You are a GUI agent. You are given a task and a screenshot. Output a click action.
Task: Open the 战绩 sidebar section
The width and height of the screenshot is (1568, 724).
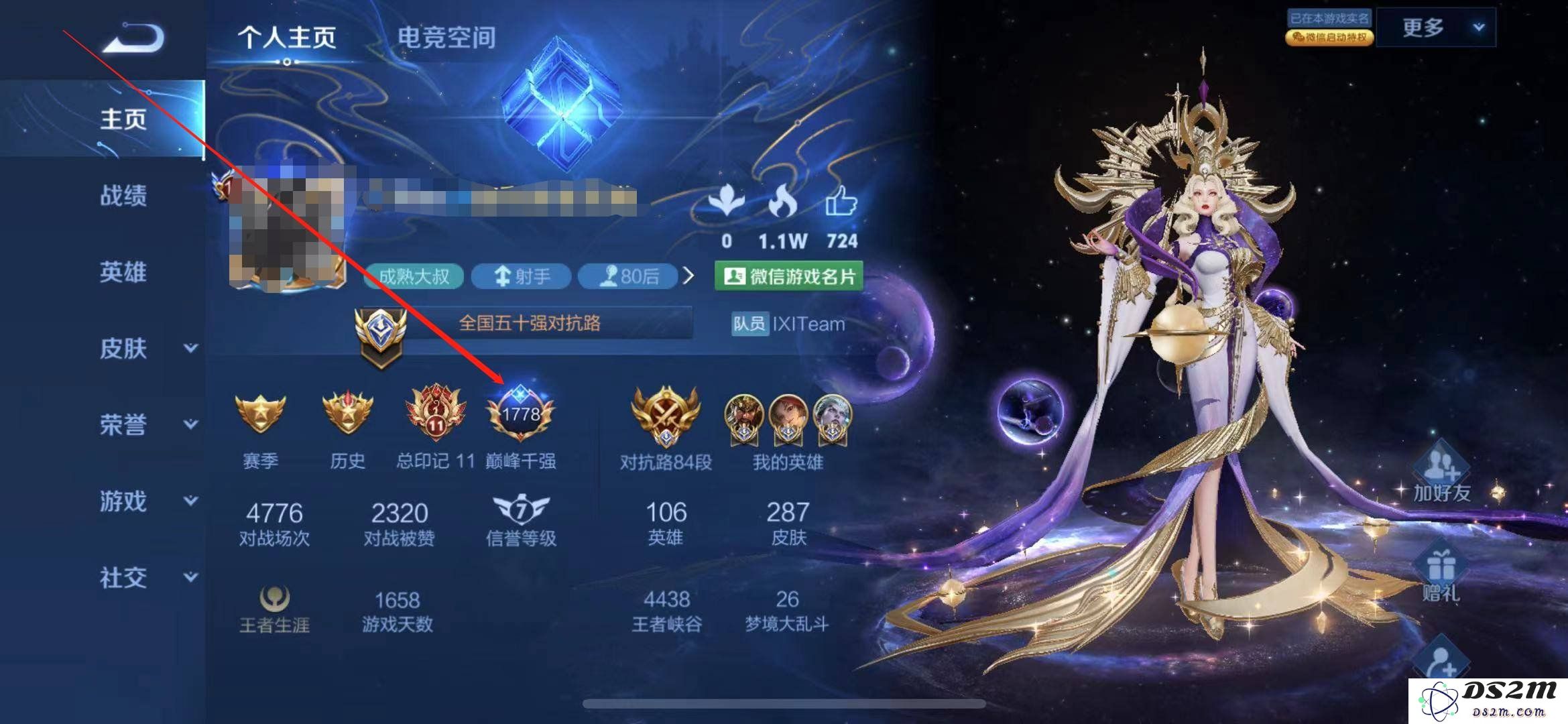(x=123, y=196)
